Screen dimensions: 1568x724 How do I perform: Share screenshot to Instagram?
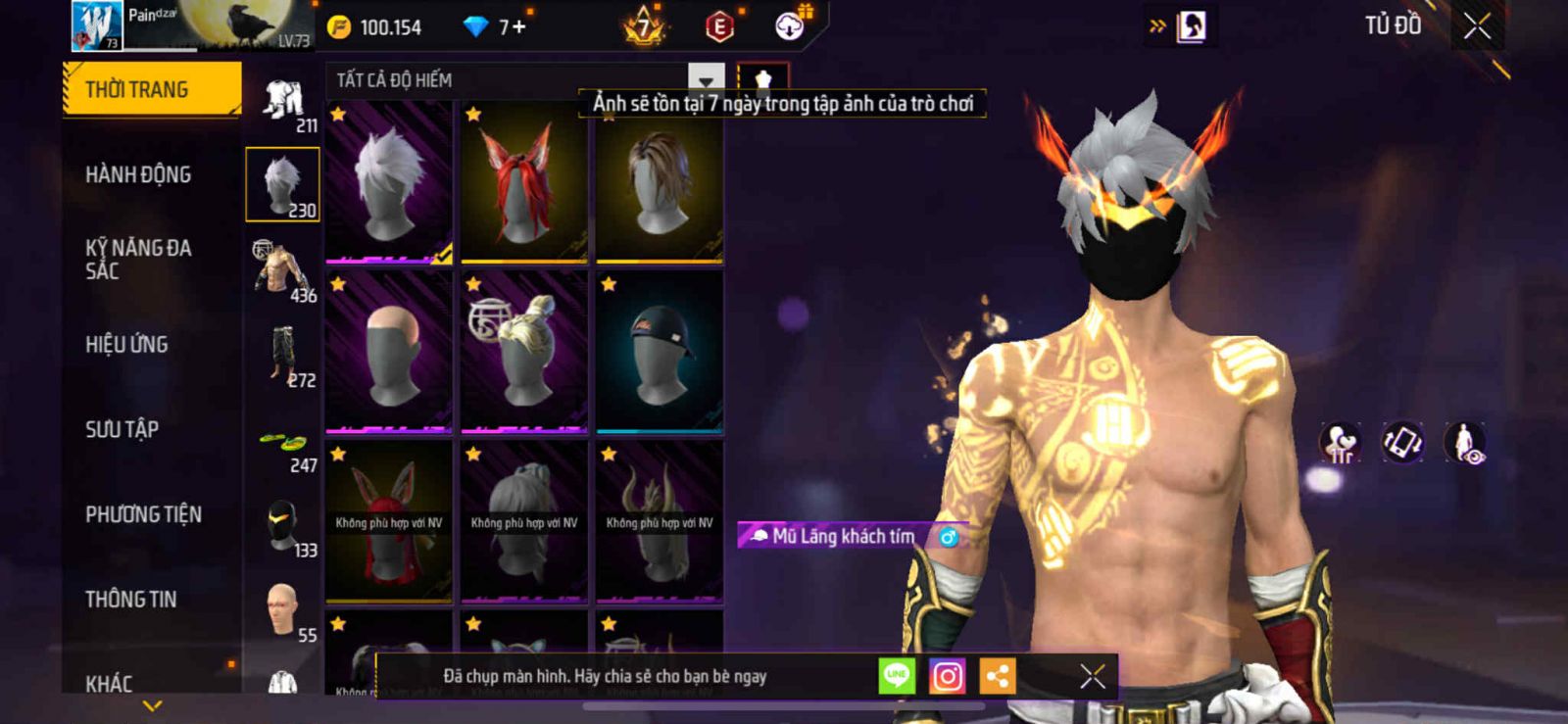[947, 676]
